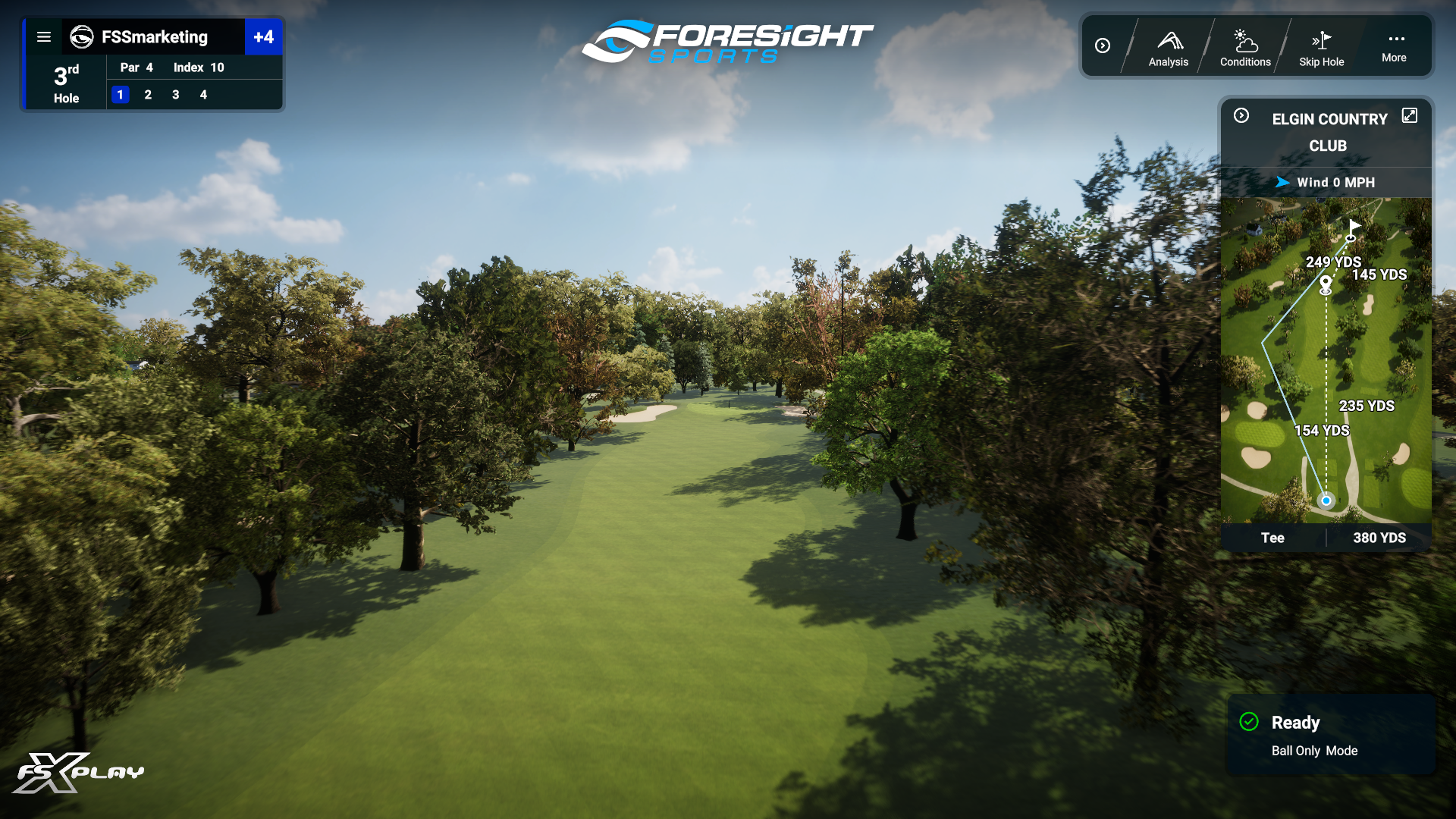1456x819 pixels.
Task: Click the wind direction indicator
Action: click(1282, 182)
